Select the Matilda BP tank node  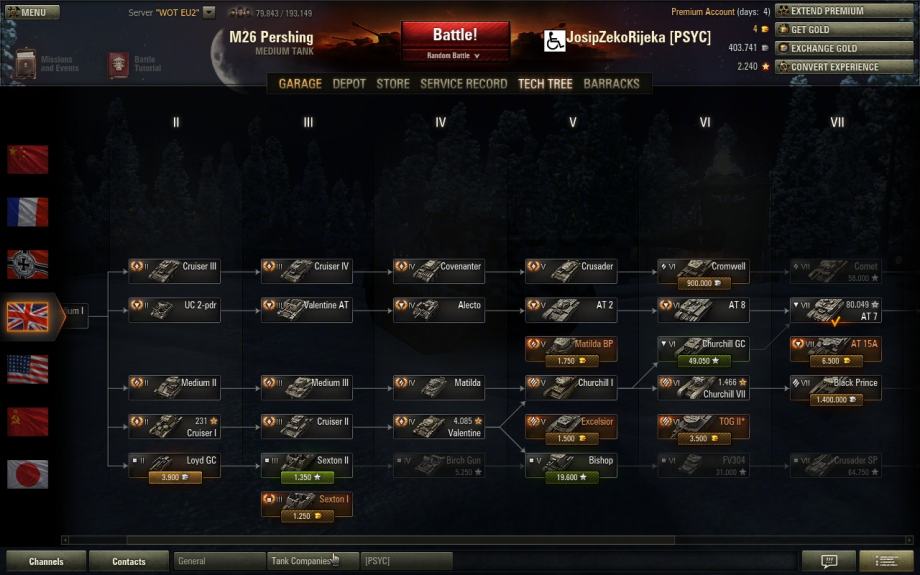click(x=571, y=344)
